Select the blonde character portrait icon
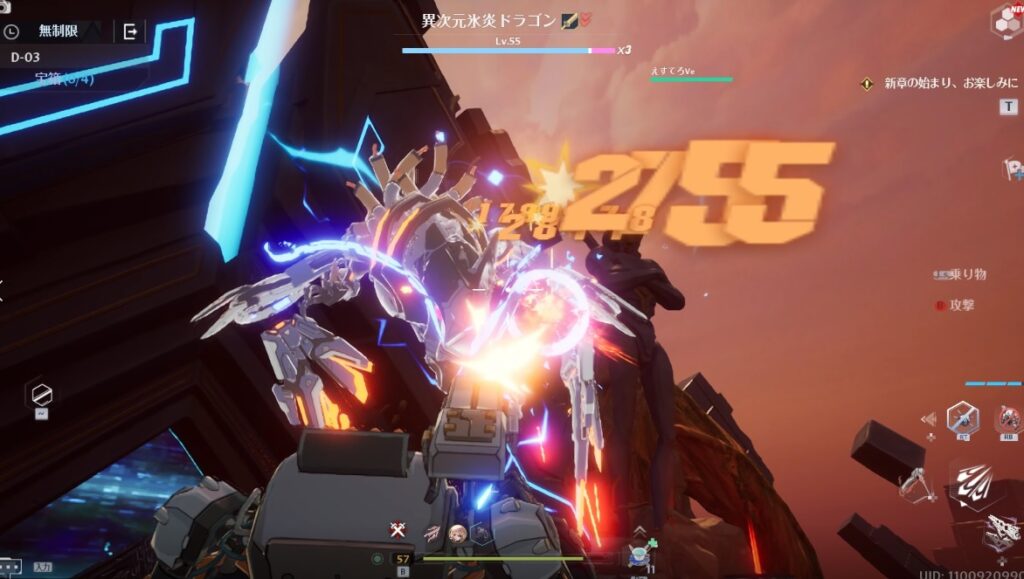Image resolution: width=1024 pixels, height=579 pixels. point(457,534)
